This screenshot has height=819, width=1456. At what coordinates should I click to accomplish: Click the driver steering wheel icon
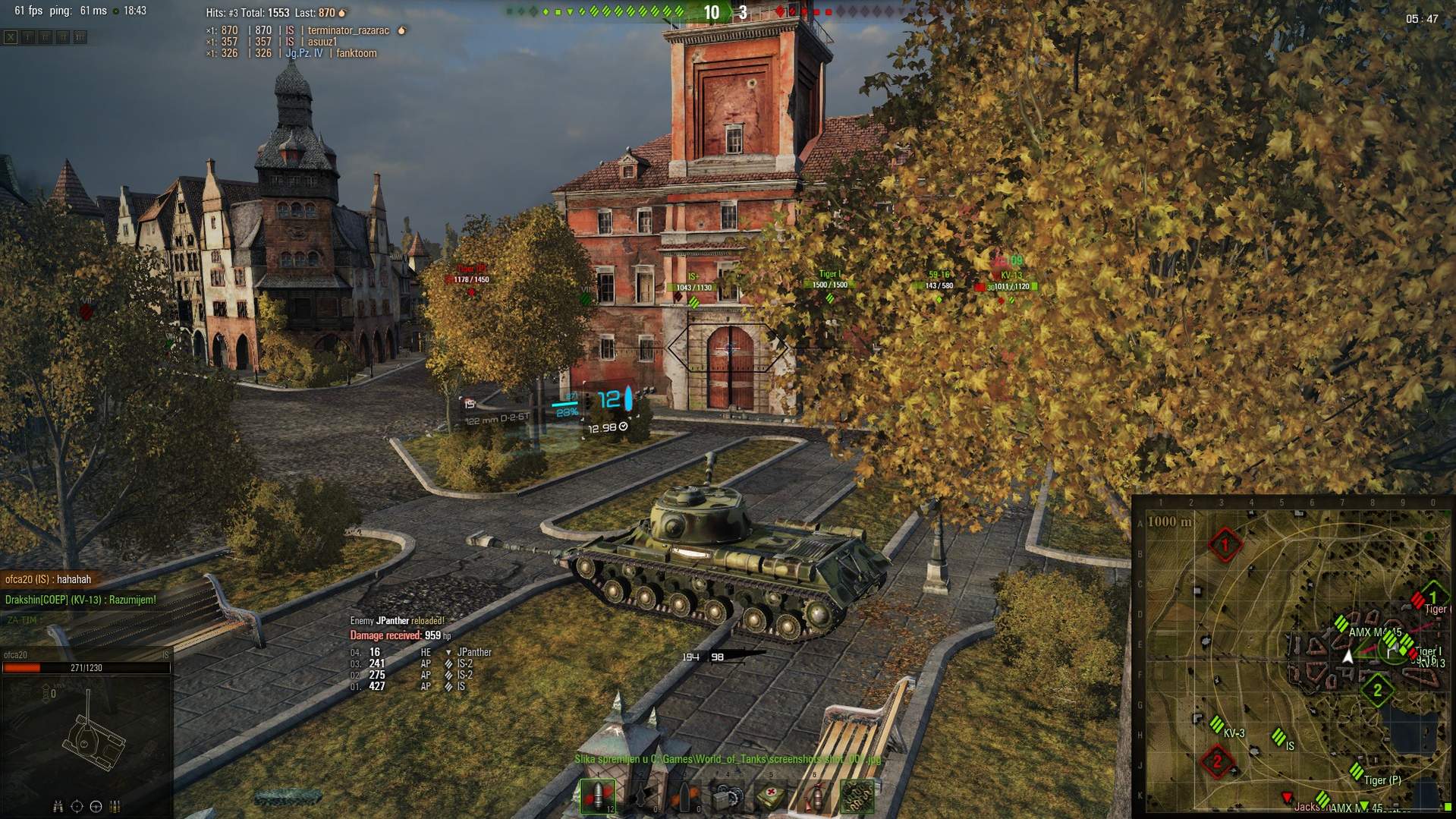(96, 806)
